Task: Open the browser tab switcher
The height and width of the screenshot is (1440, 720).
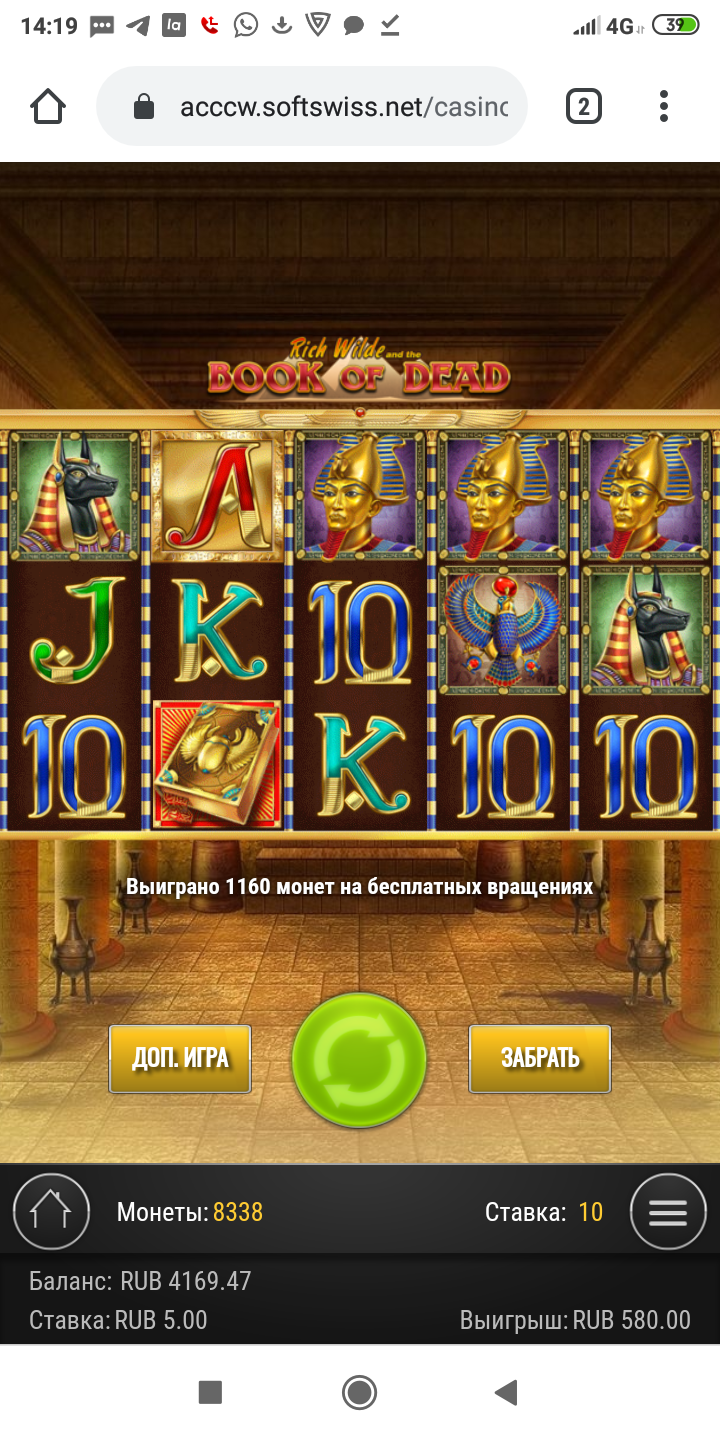Action: [x=584, y=106]
